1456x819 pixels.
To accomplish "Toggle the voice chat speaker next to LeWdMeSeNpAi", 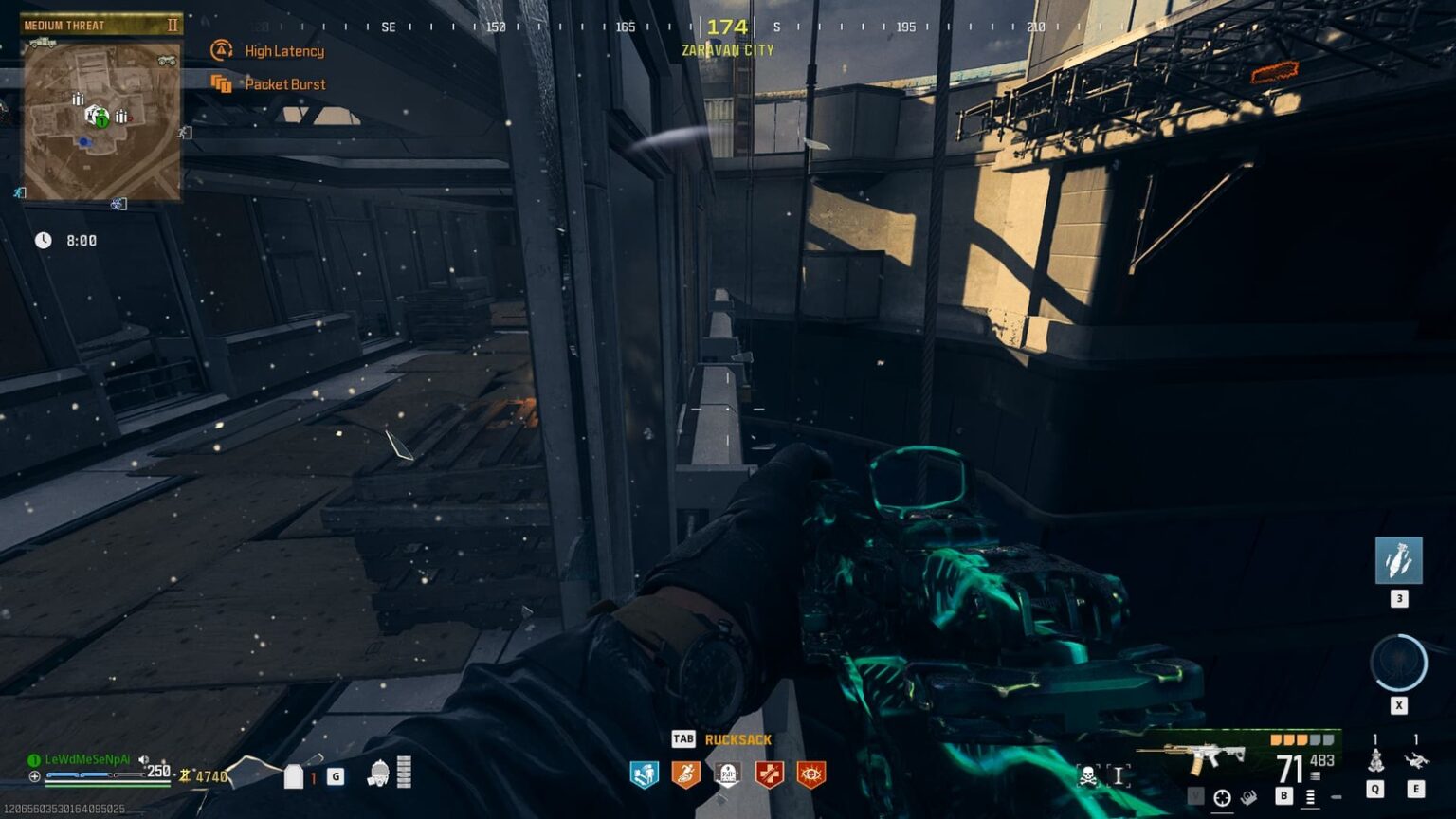I will (x=144, y=757).
